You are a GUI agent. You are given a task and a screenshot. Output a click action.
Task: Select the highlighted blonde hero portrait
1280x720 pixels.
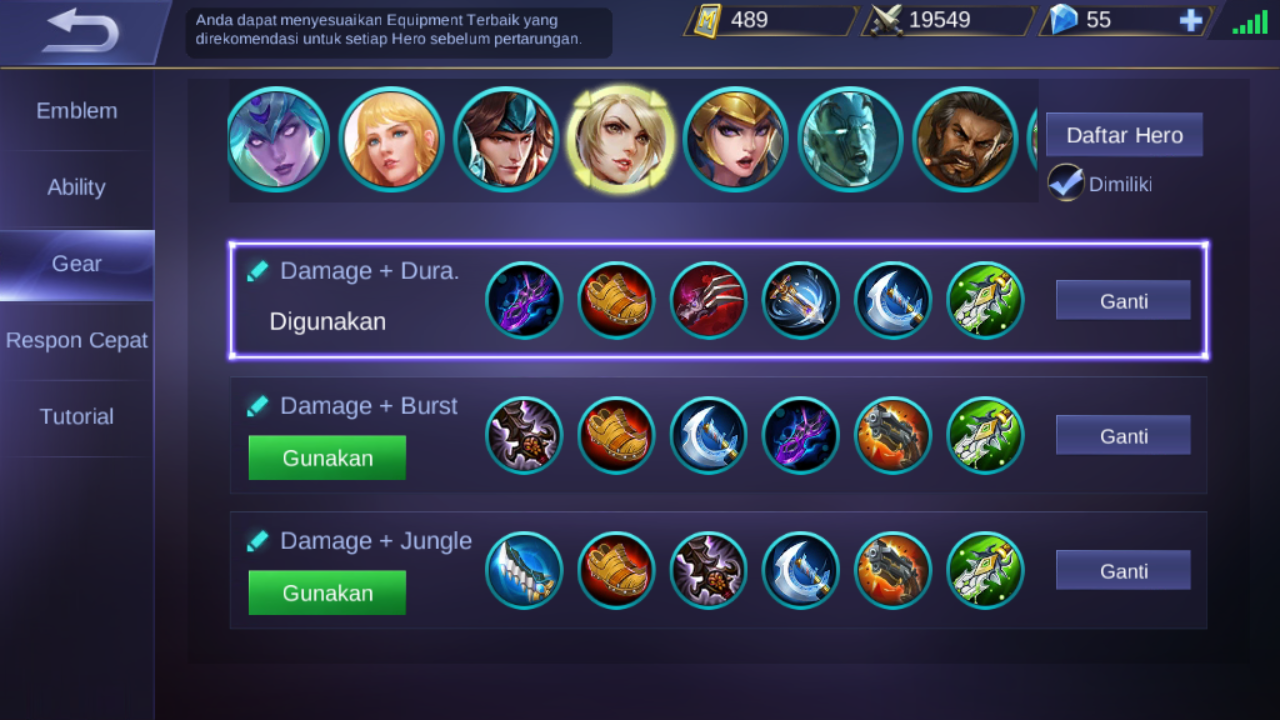pyautogui.click(x=621, y=138)
